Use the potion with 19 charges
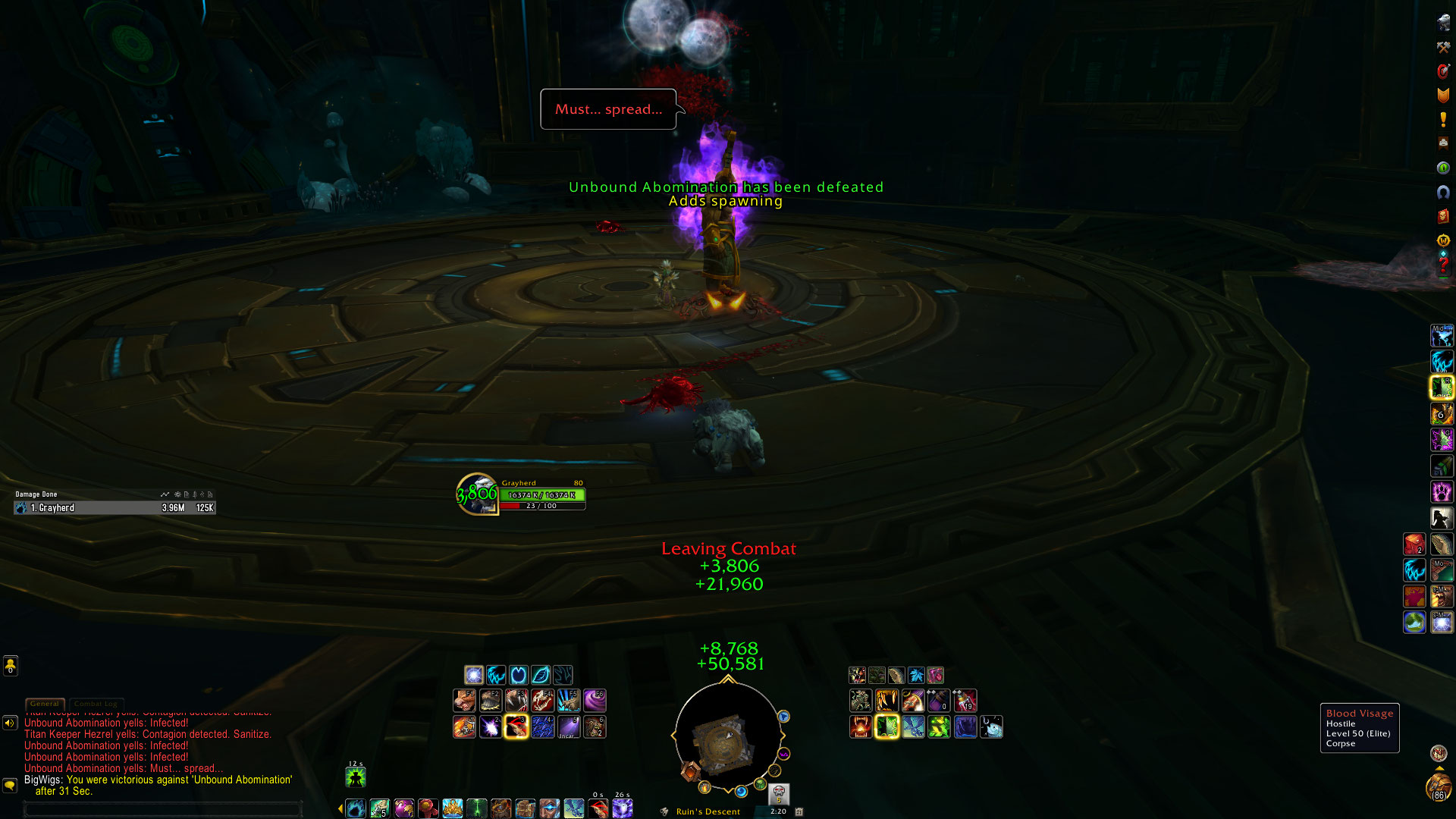This screenshot has width=1456, height=819. pos(965,700)
